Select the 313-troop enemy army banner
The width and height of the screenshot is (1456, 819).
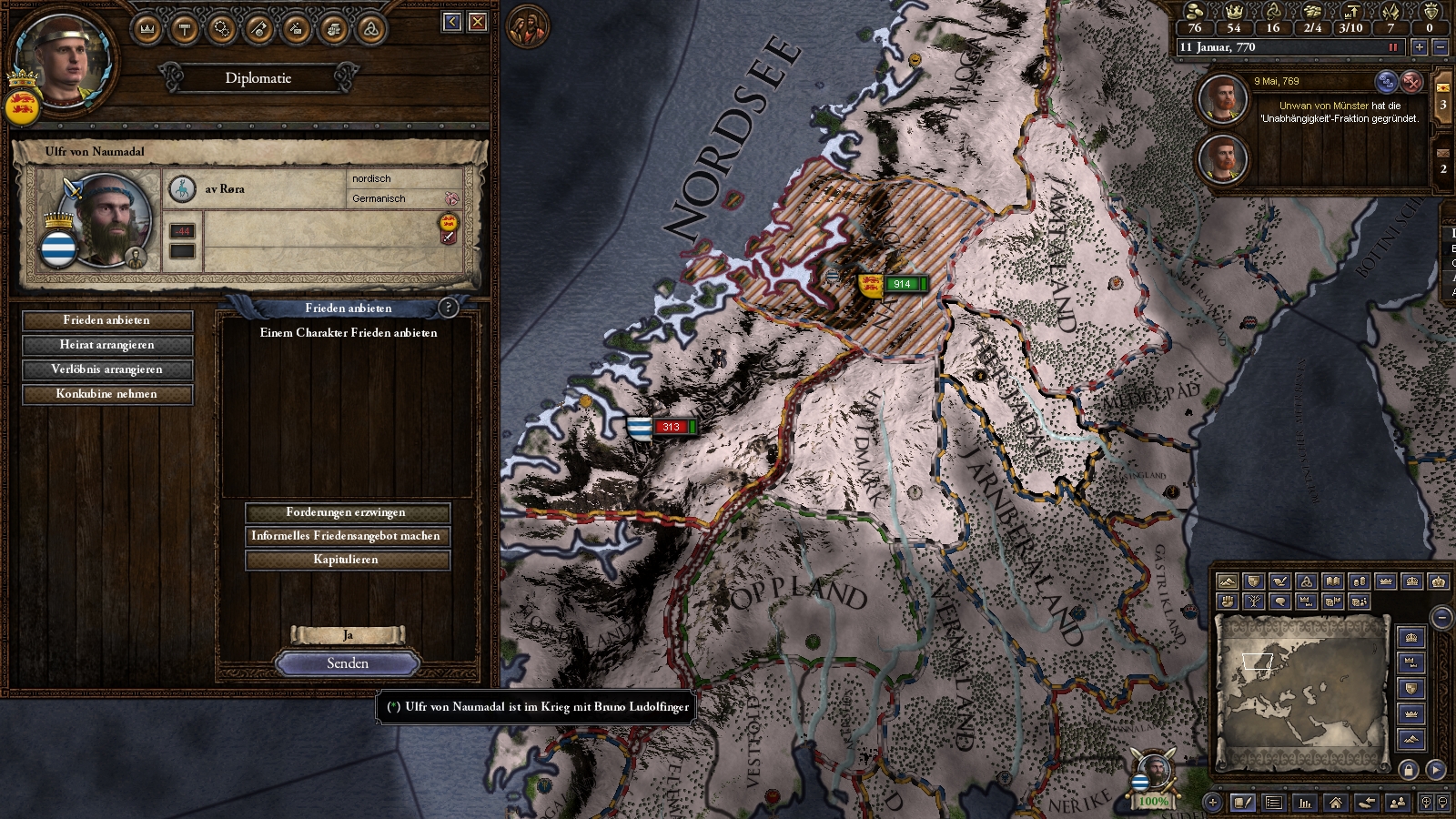point(671,427)
